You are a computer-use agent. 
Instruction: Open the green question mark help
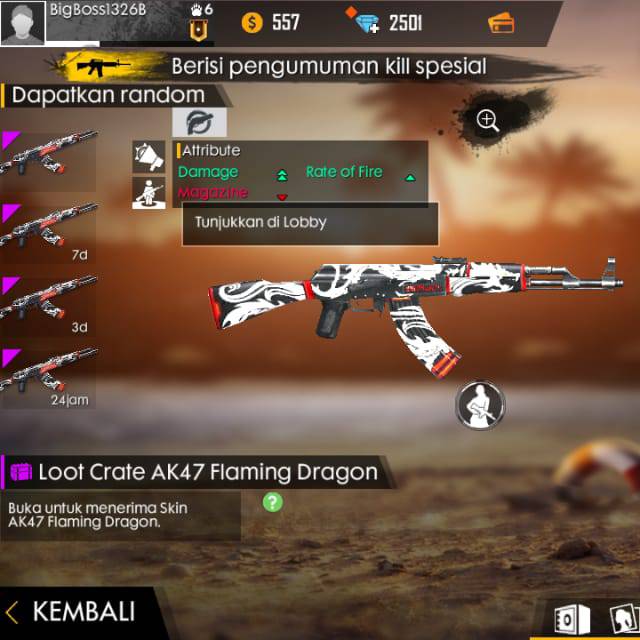pos(272,502)
